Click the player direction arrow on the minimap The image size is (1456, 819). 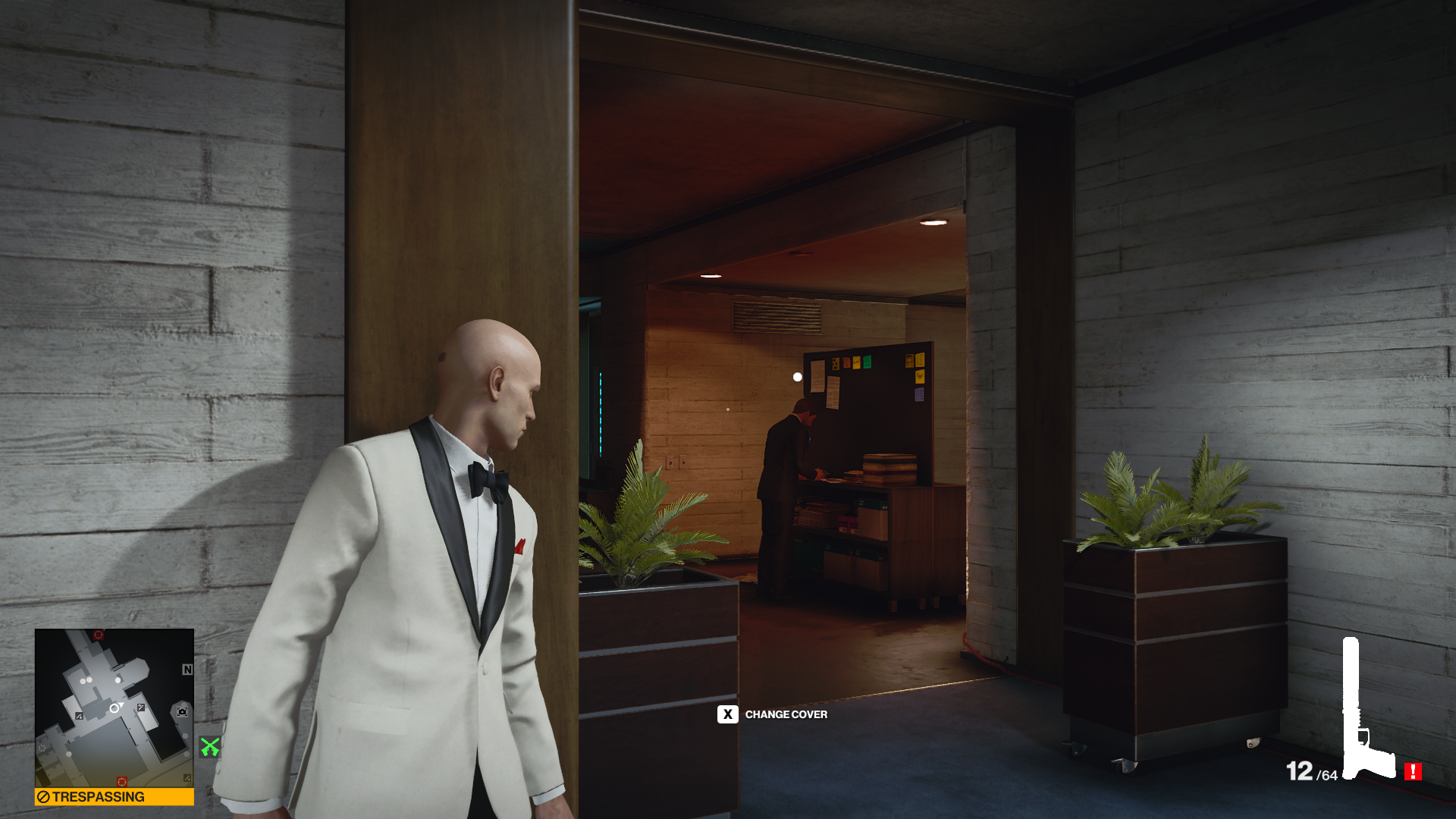pos(120,706)
